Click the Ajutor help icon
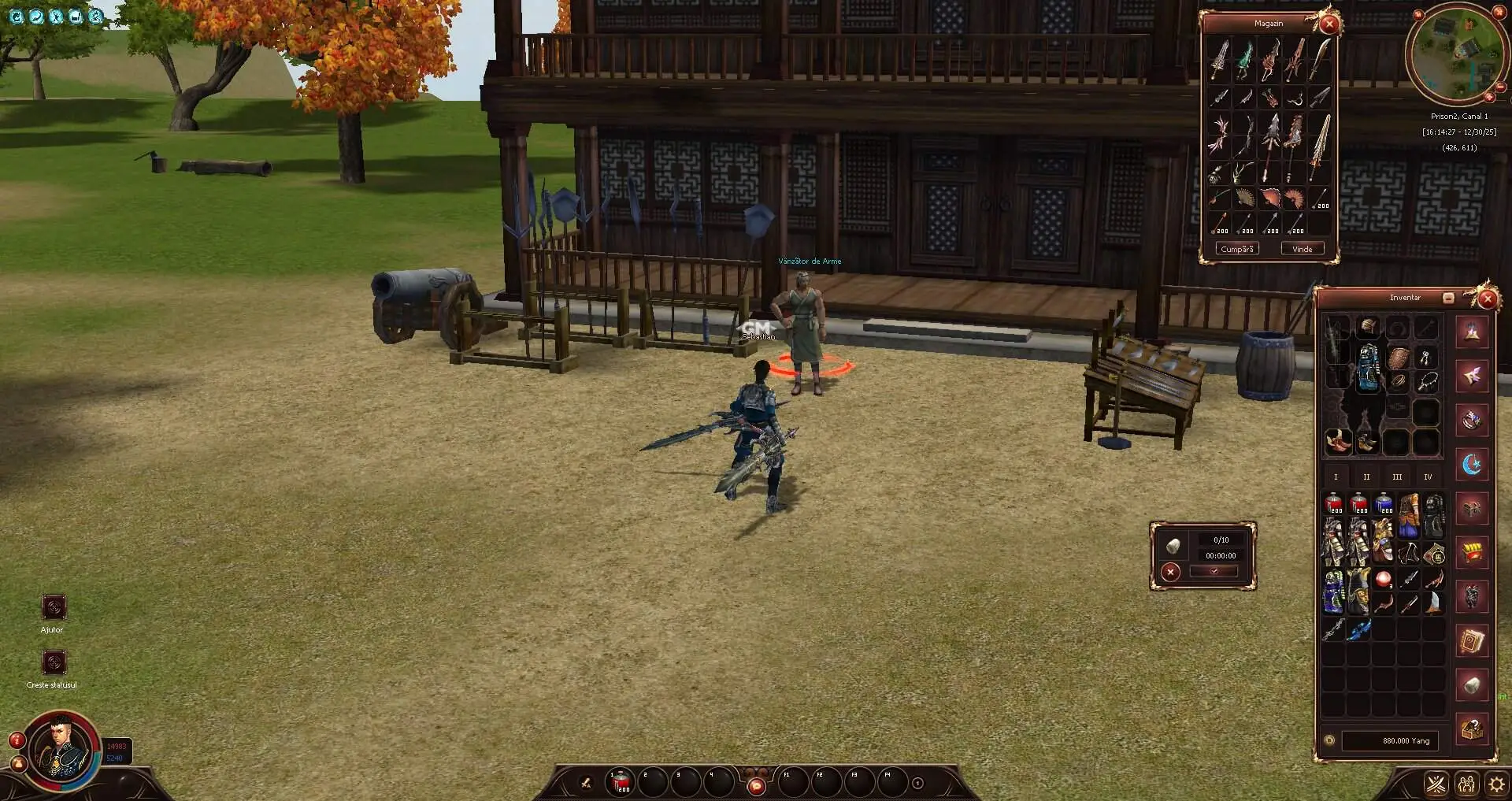This screenshot has height=801, width=1512. click(54, 607)
